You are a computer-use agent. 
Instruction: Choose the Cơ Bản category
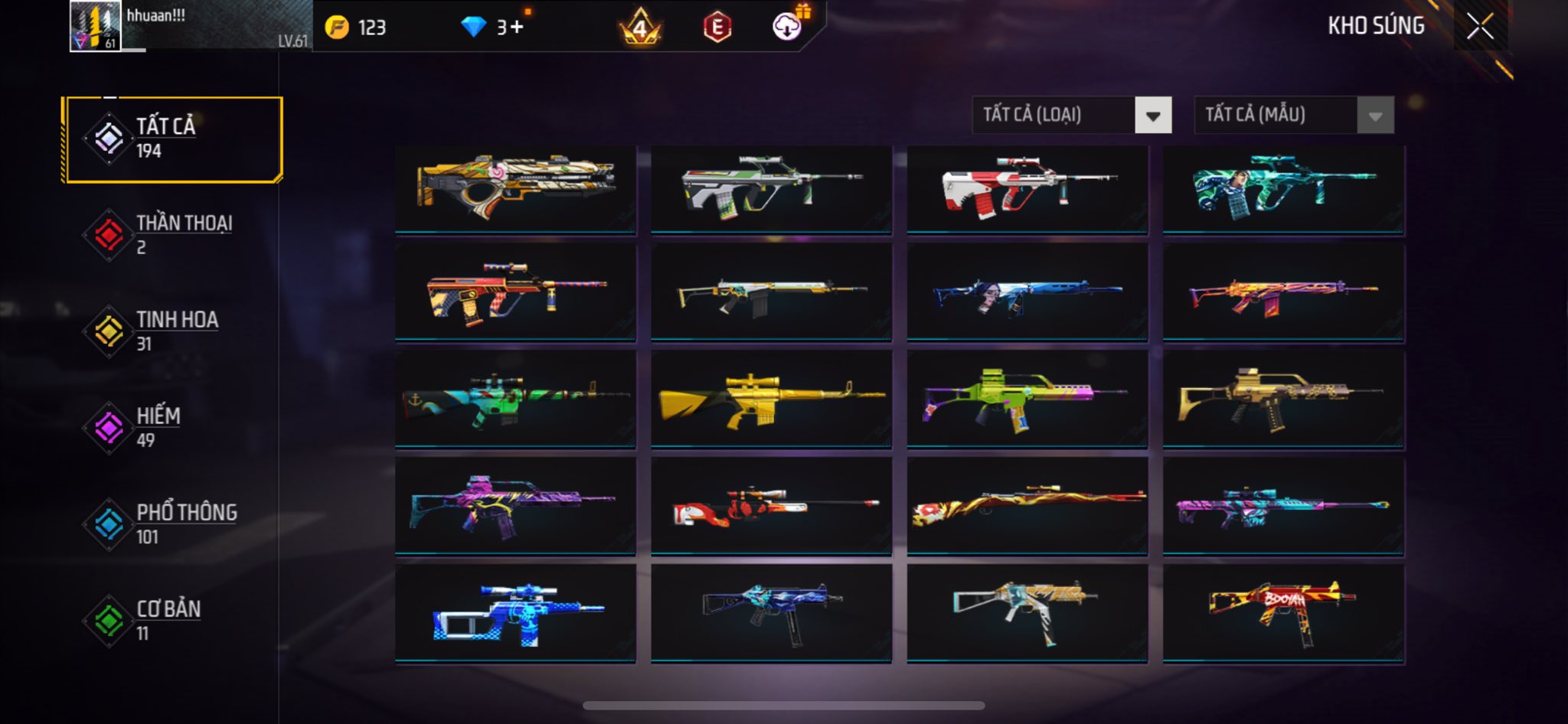pyautogui.click(x=174, y=621)
